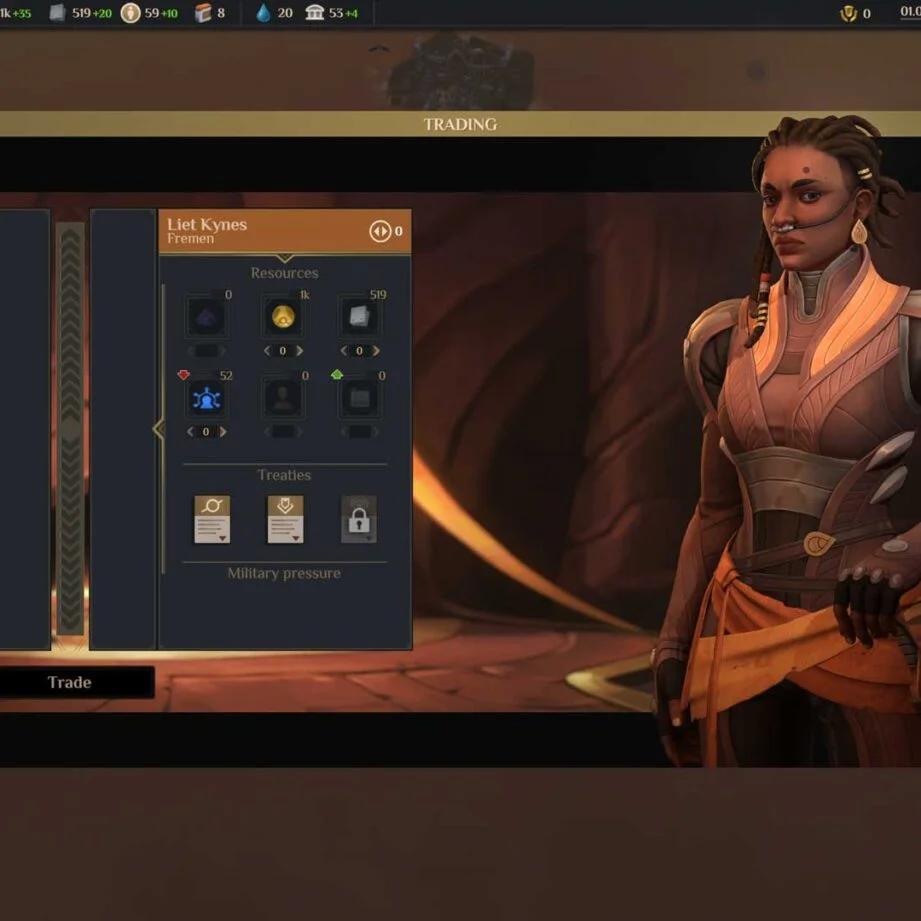This screenshot has width=921, height=921.
Task: Select the grey Plascrete cube resource icon
Action: tap(359, 318)
